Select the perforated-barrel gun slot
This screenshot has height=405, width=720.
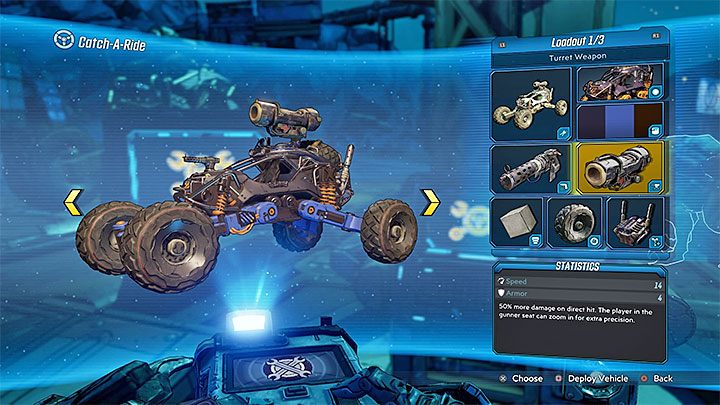coord(531,168)
